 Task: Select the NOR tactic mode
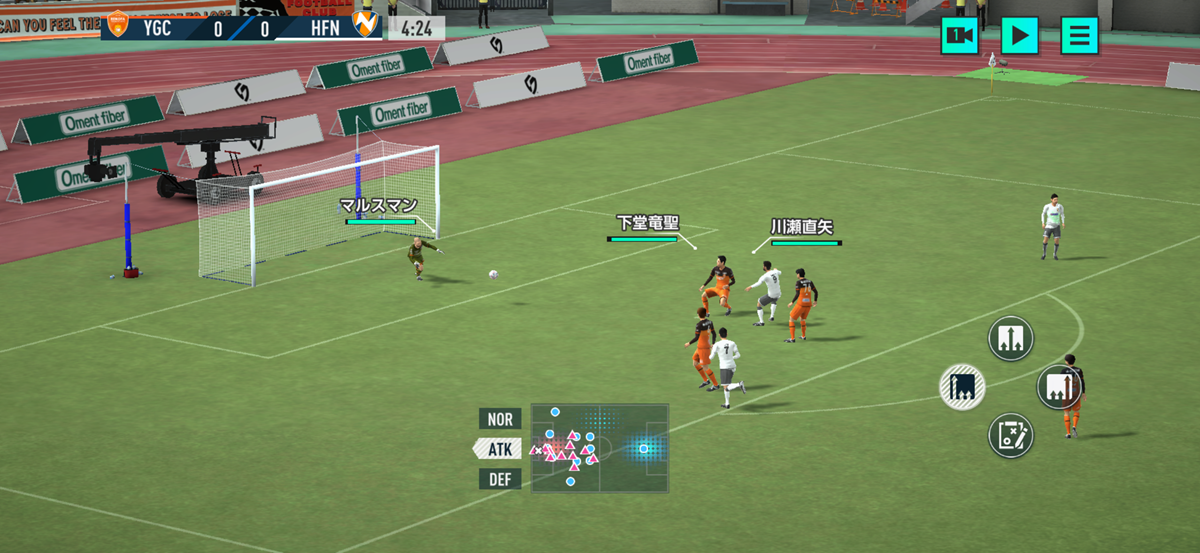[500, 419]
